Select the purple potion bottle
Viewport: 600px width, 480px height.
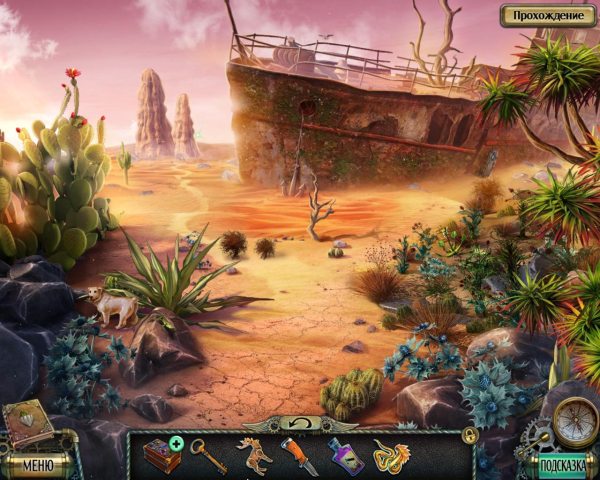coord(346,455)
